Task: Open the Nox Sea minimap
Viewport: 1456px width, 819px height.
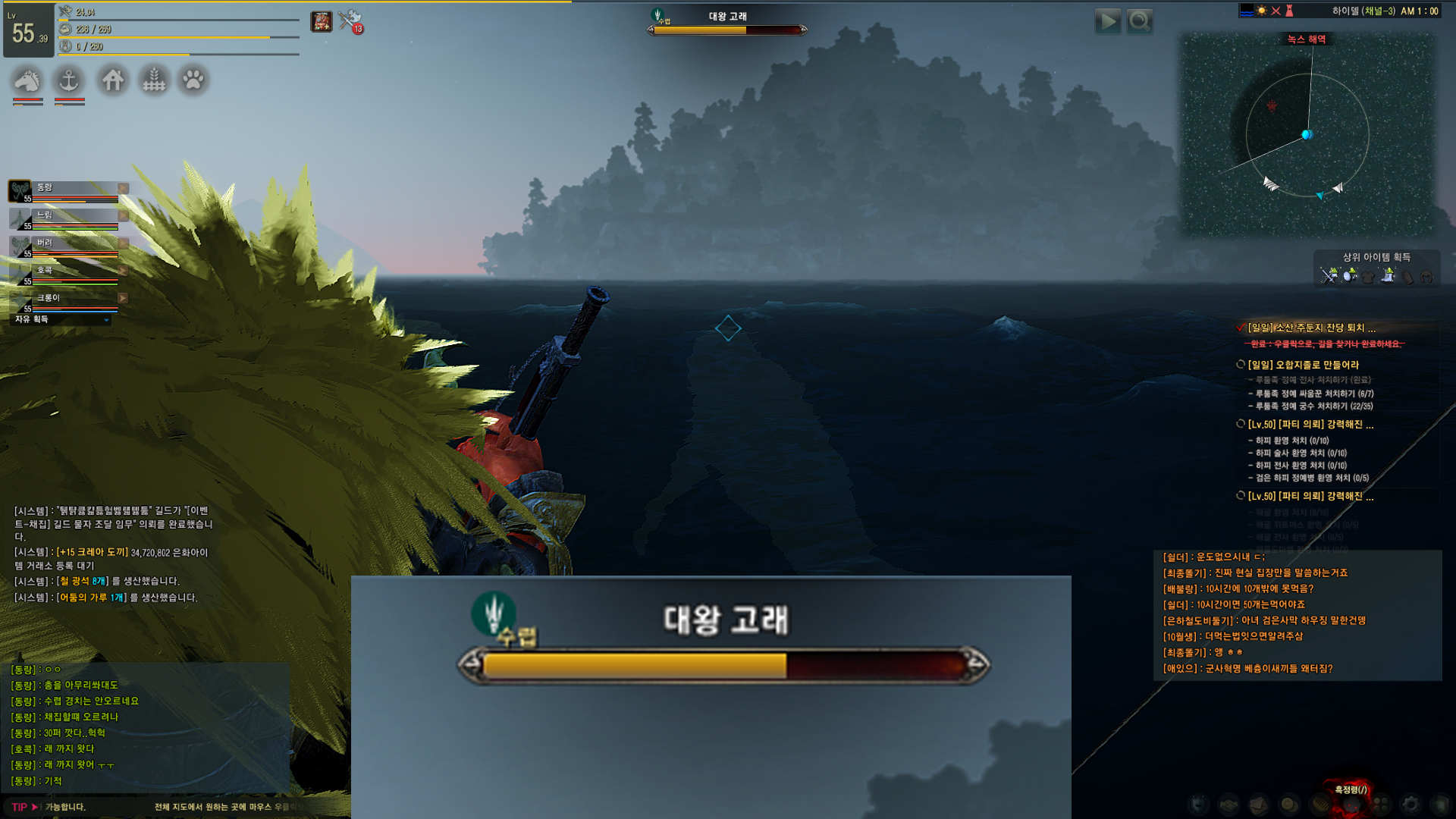Action: (1307, 136)
